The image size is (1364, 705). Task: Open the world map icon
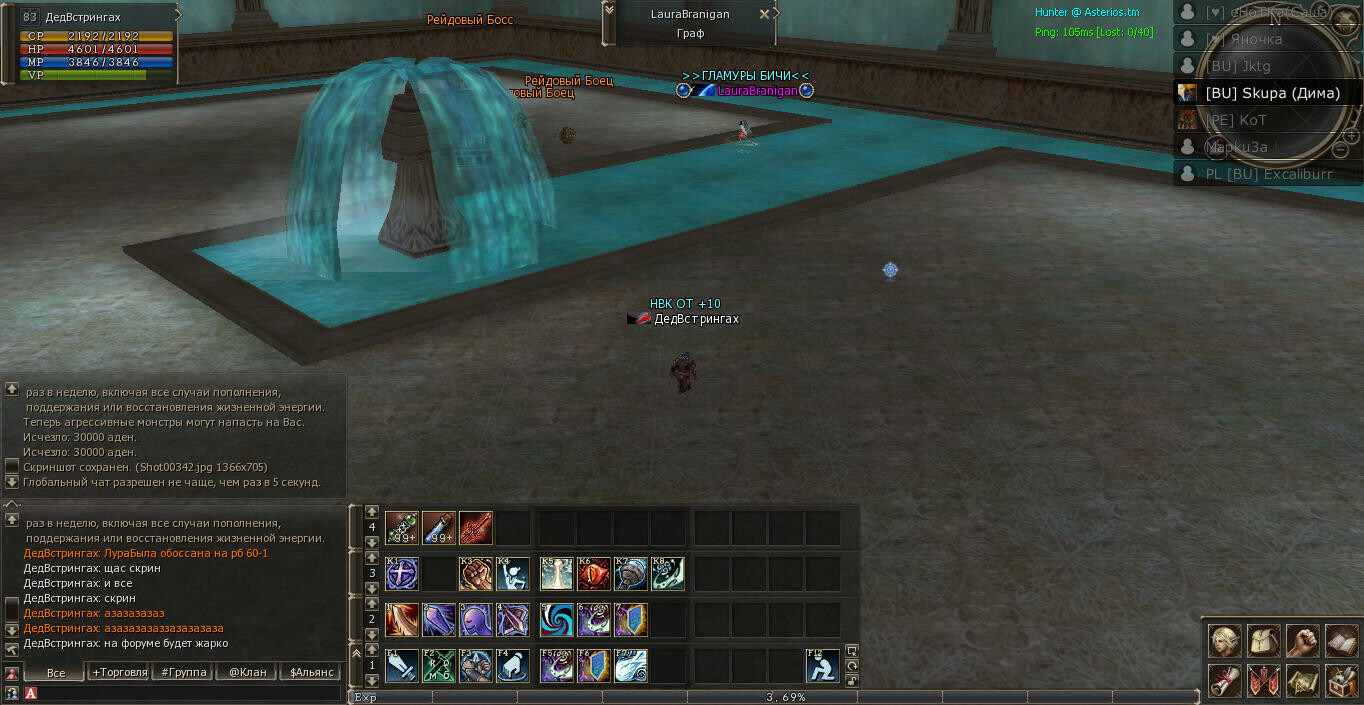1302,680
